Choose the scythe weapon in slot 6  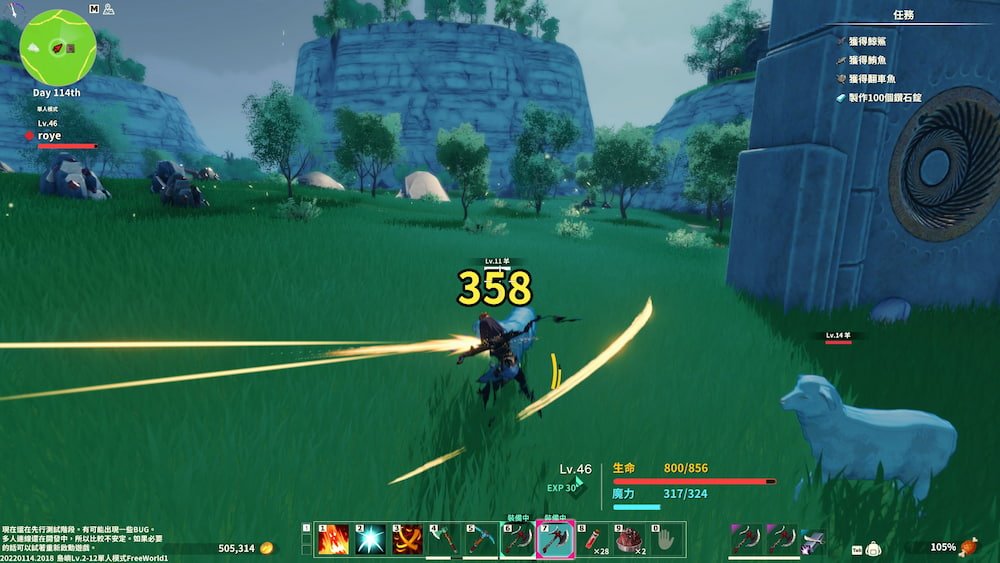(x=518, y=540)
